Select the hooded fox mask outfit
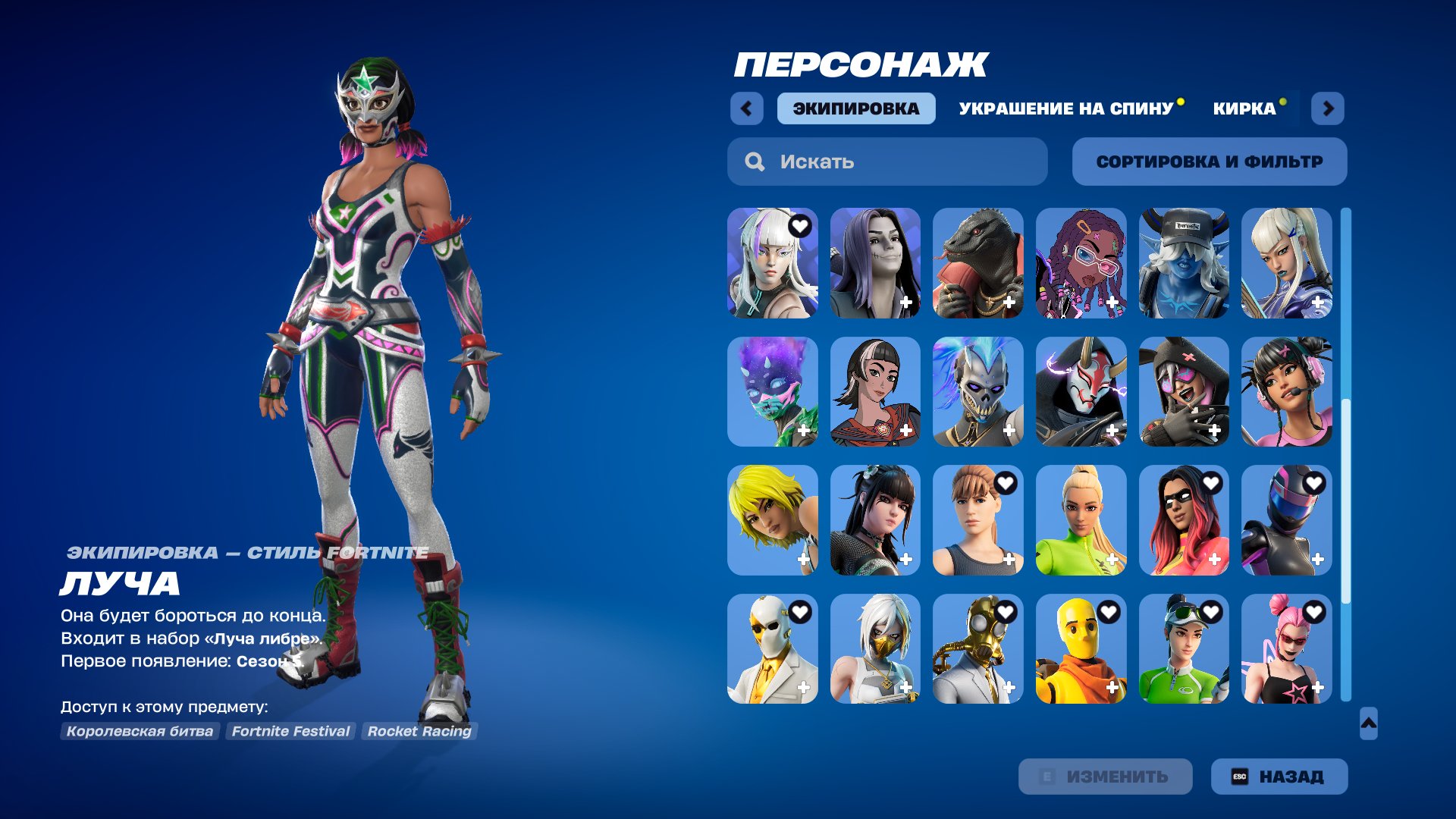The image size is (1456, 819). click(x=1081, y=391)
